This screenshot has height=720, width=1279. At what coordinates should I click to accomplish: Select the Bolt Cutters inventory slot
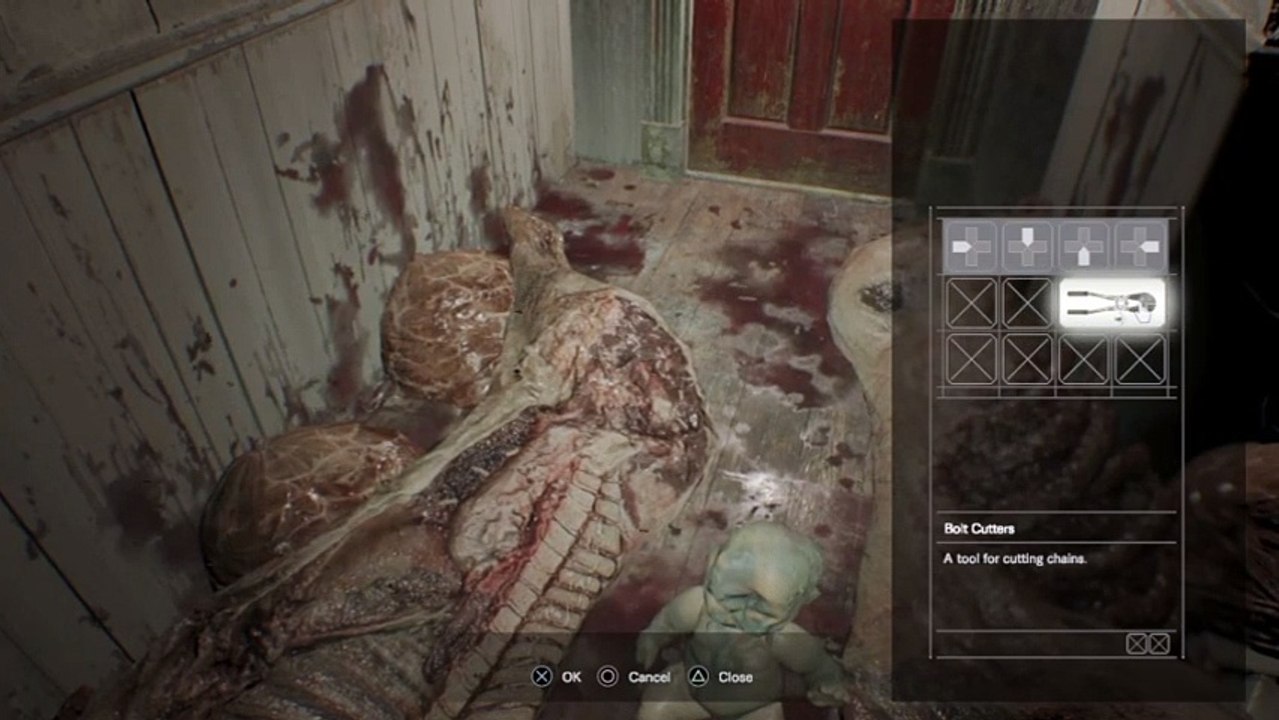tap(1112, 302)
